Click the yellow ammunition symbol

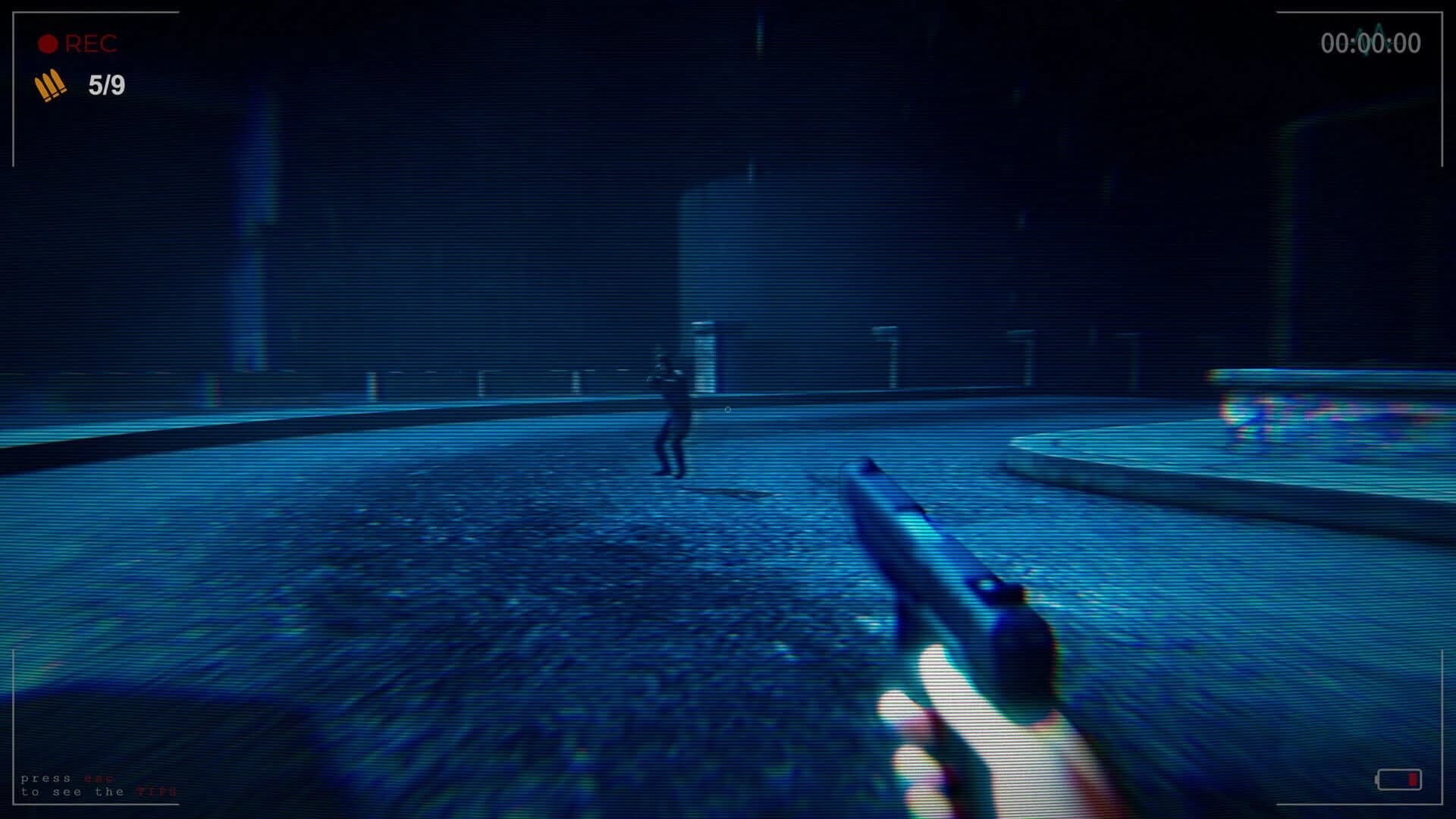point(49,86)
